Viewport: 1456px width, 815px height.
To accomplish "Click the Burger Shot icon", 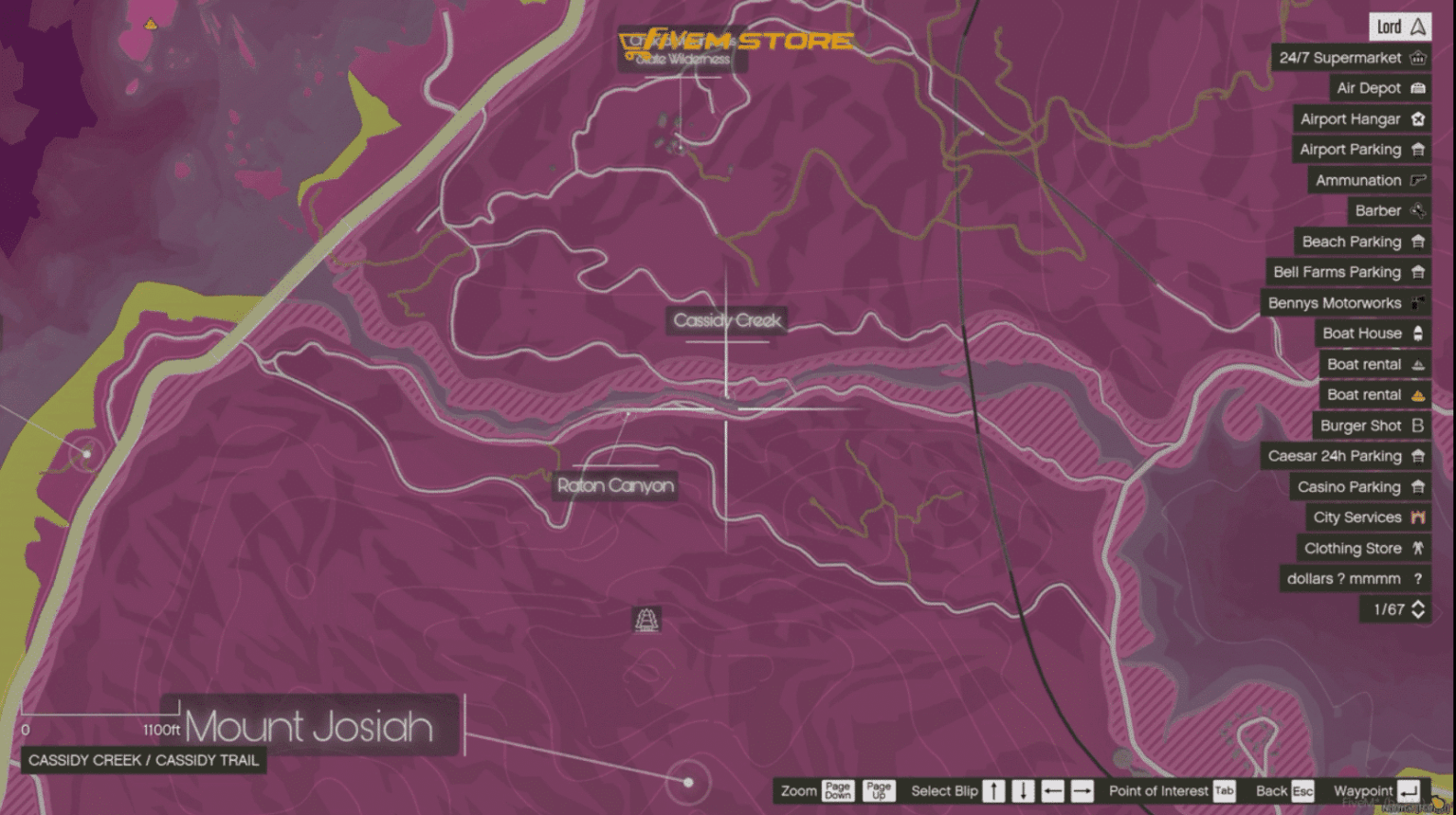I will point(1418,425).
